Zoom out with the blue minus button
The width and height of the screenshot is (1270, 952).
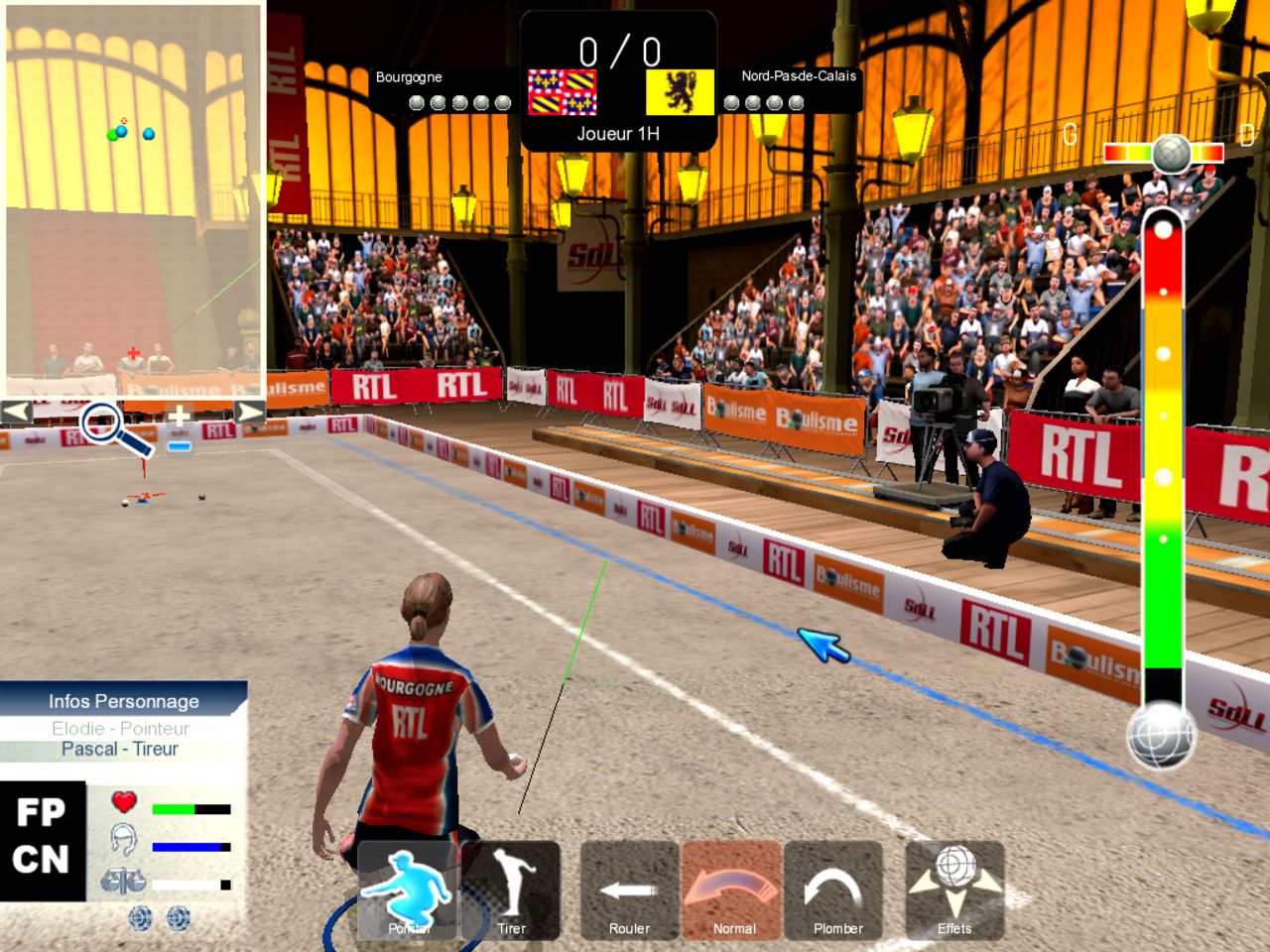tap(179, 446)
